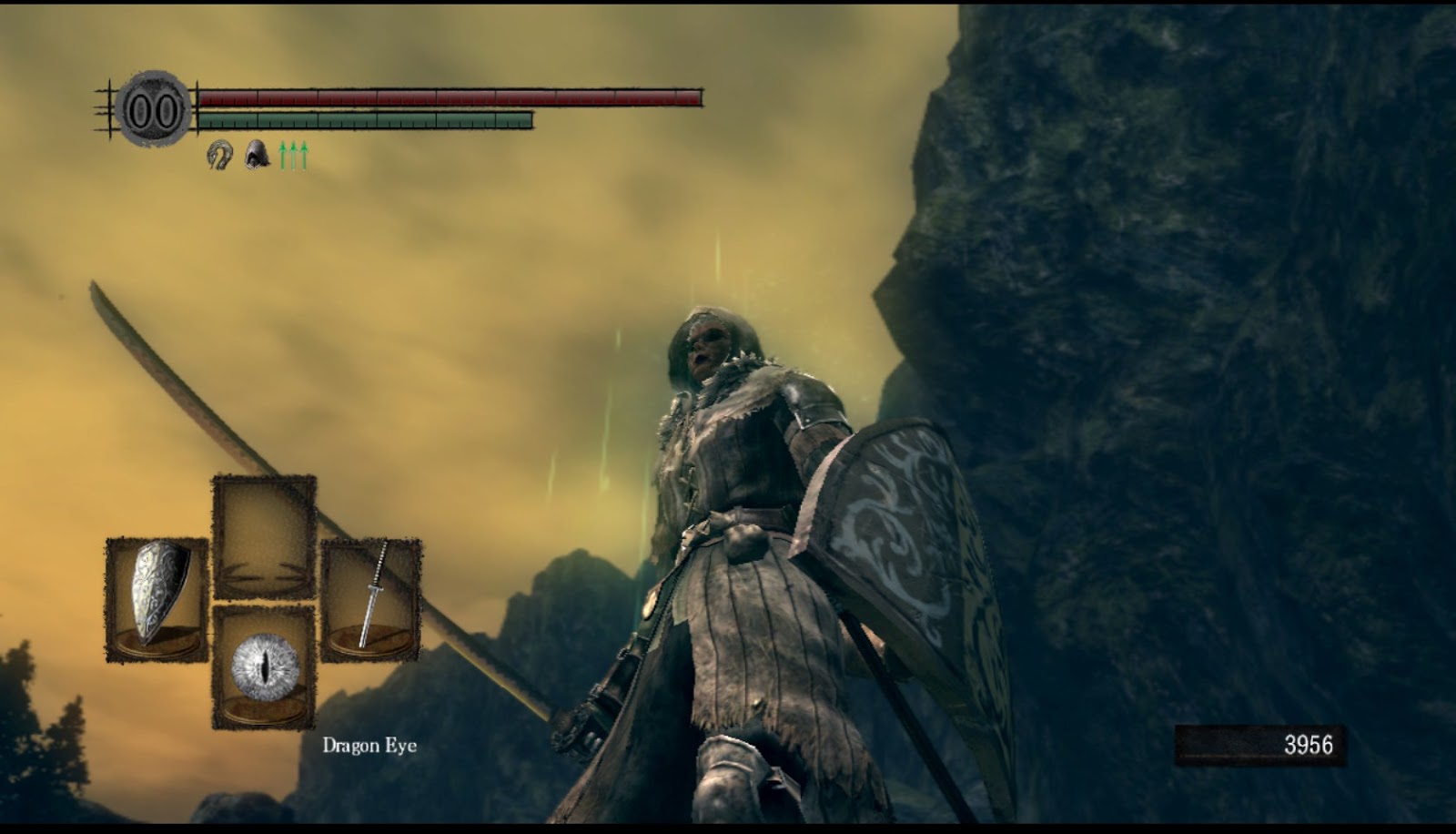Select the katana in the right-hand weapon slot

pyautogui.click(x=373, y=596)
